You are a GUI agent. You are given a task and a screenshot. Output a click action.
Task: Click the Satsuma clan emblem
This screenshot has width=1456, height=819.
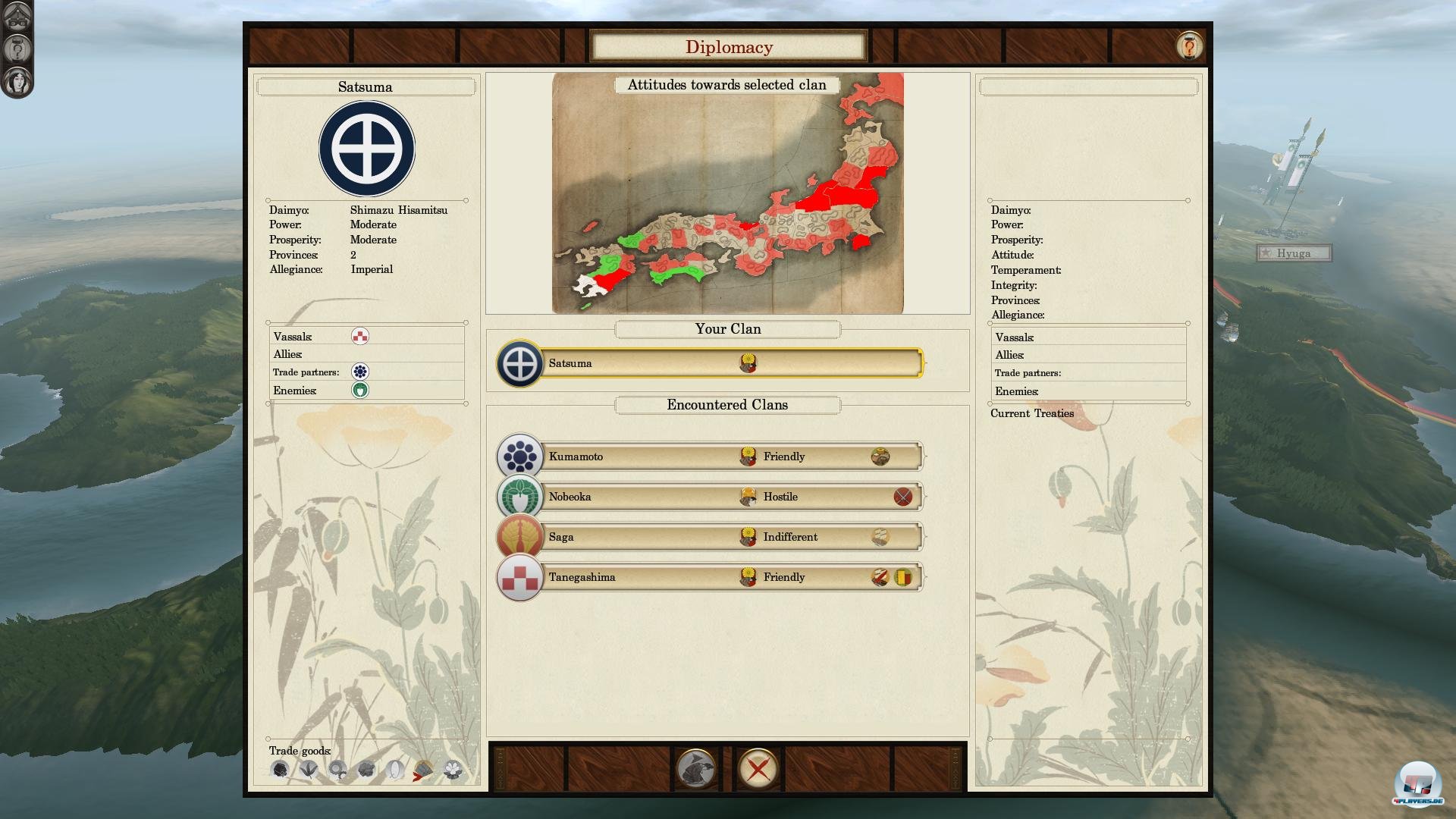coord(366,149)
